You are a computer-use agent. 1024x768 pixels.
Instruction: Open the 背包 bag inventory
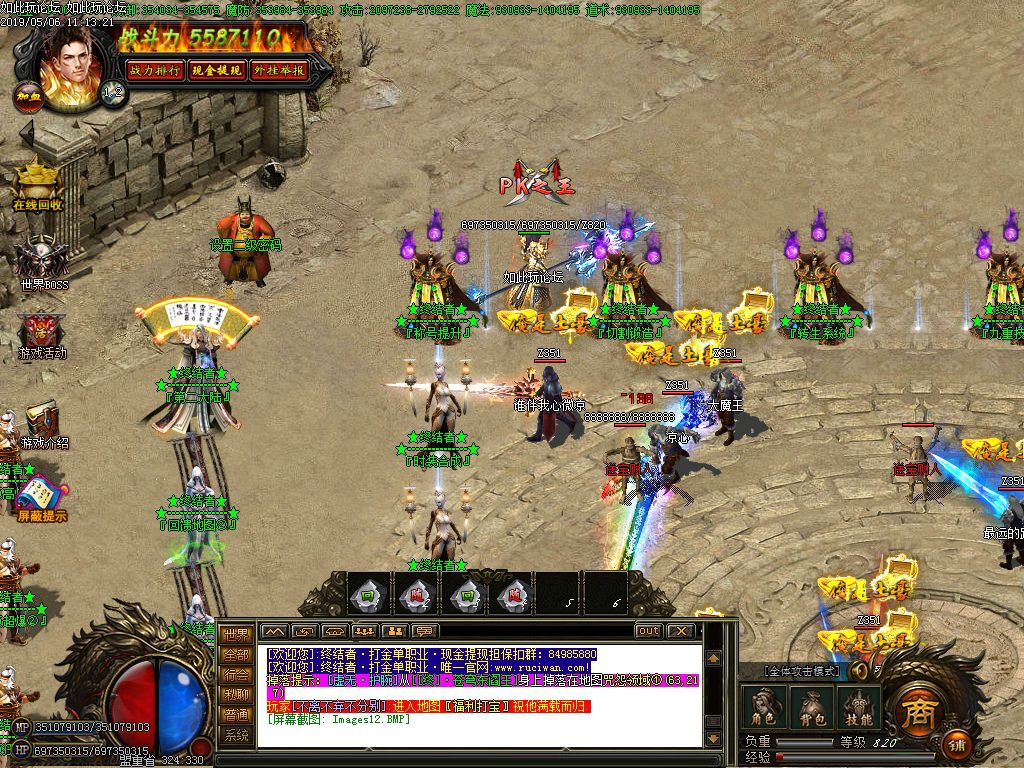tap(810, 706)
